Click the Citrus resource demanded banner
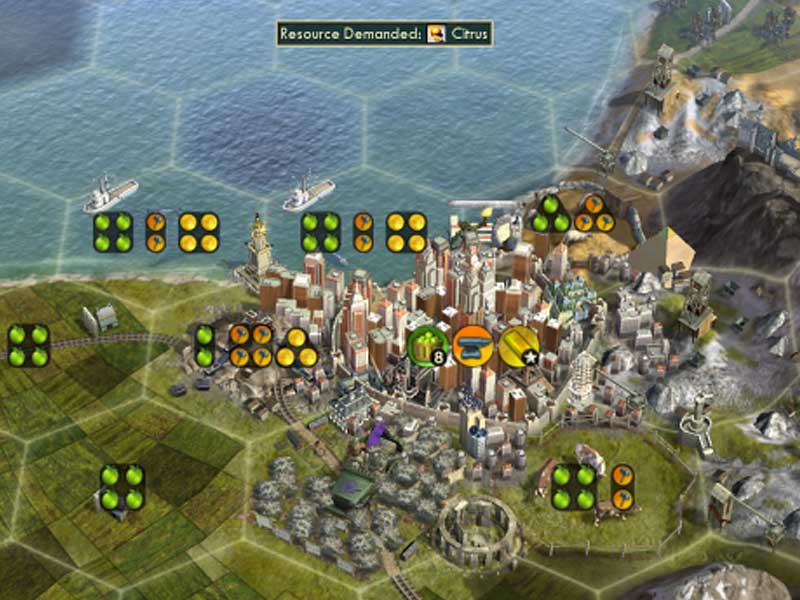800x600 pixels. coord(385,33)
